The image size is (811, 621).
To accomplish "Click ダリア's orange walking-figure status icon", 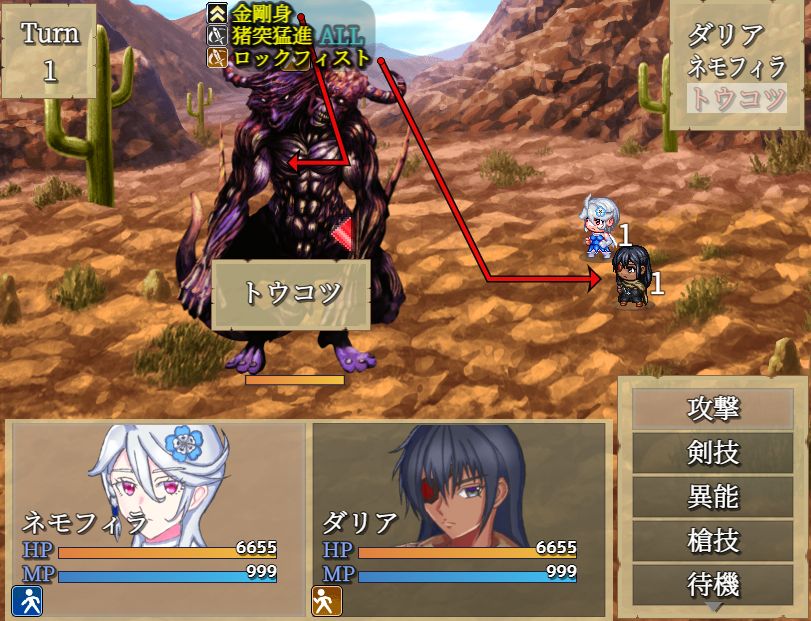I will (327, 600).
